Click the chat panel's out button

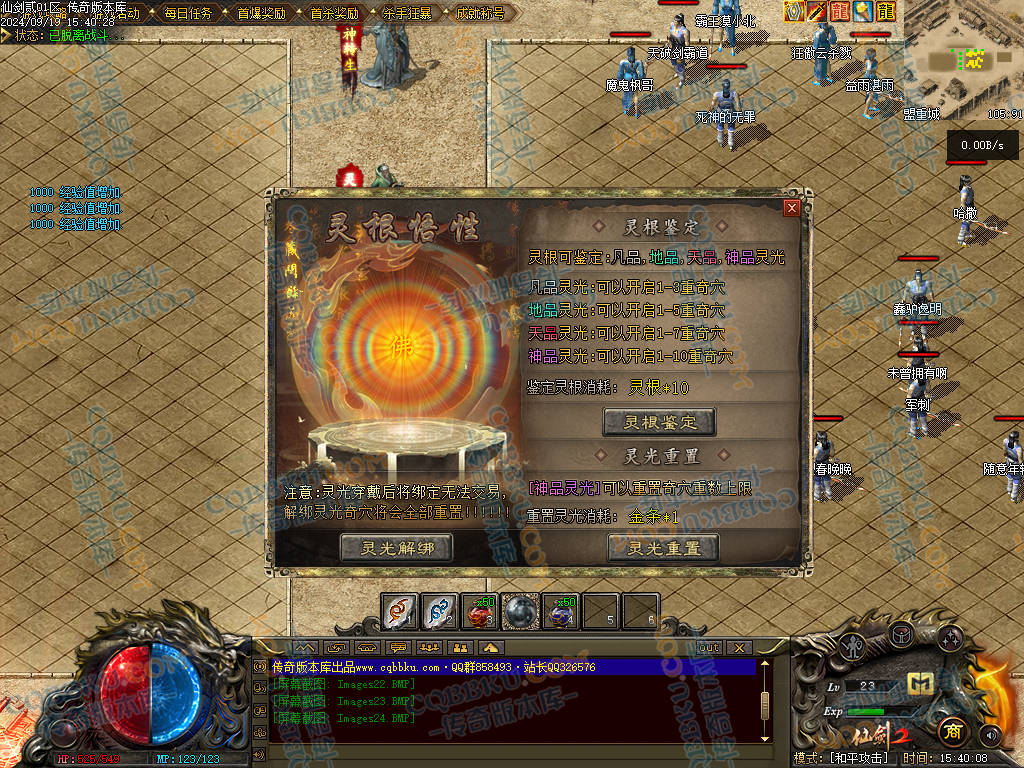[x=708, y=648]
